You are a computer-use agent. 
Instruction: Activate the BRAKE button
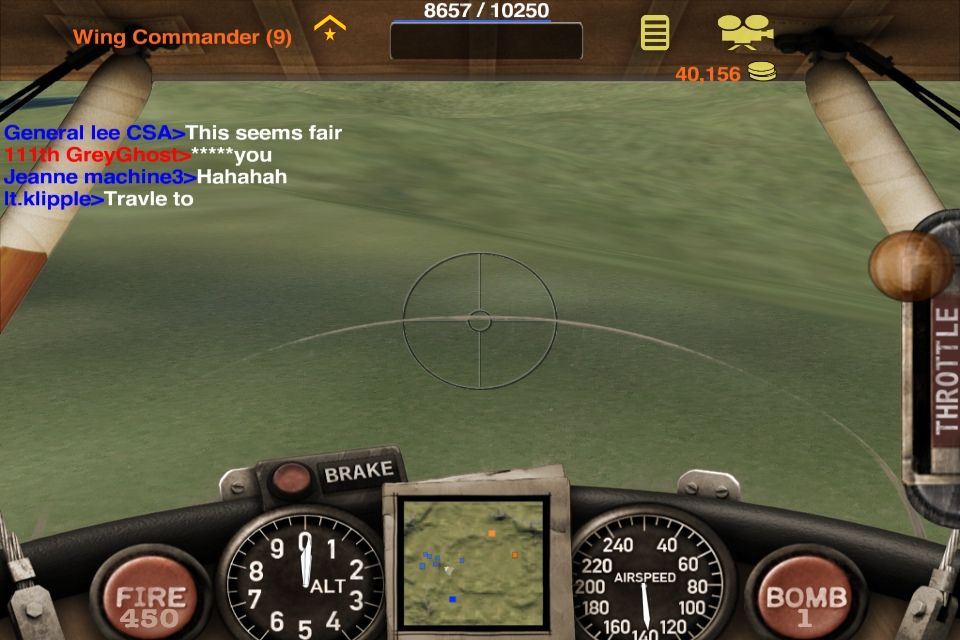pos(357,472)
